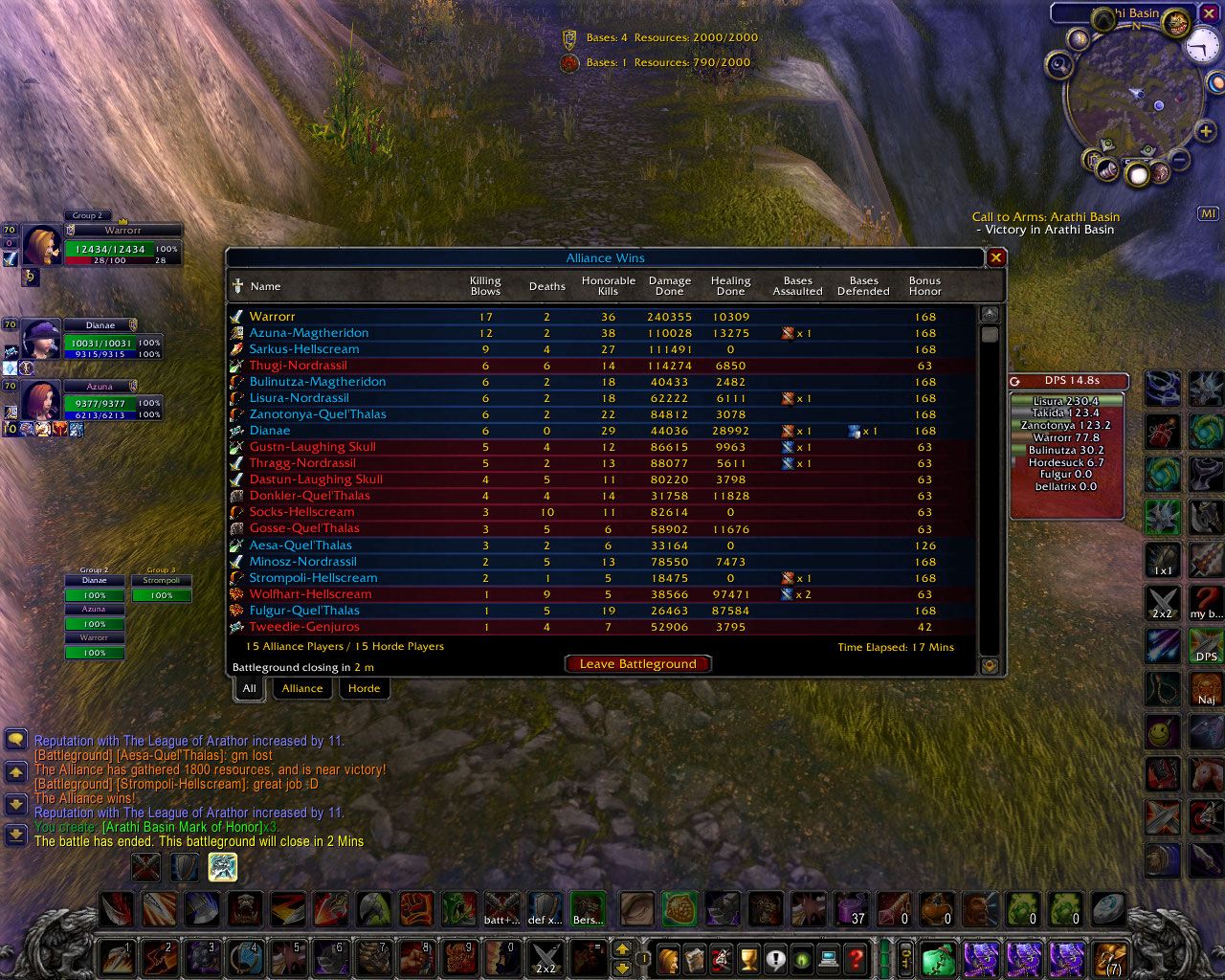Open the red question mark help button

[x=857, y=957]
